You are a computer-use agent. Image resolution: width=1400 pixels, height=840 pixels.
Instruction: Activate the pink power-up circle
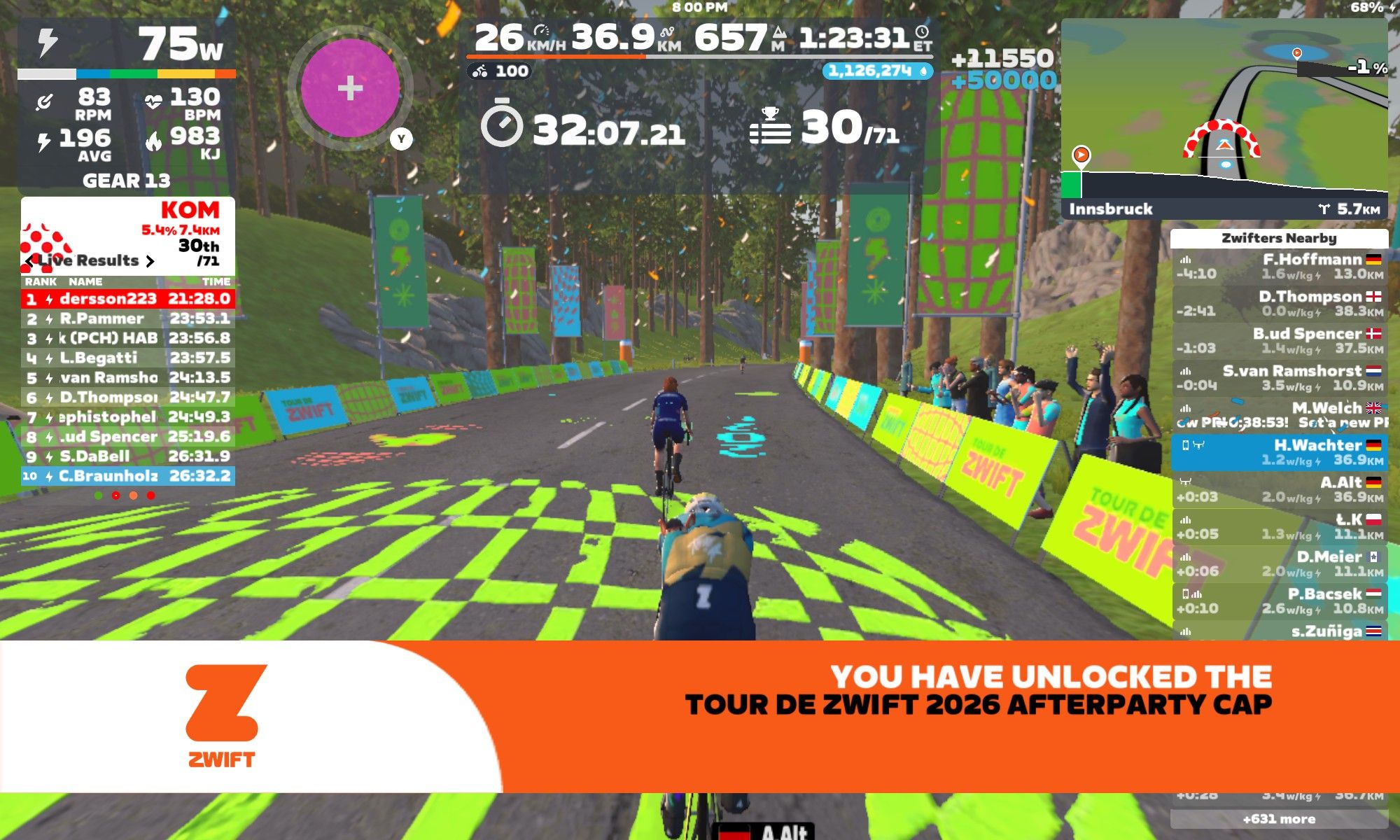click(x=350, y=88)
